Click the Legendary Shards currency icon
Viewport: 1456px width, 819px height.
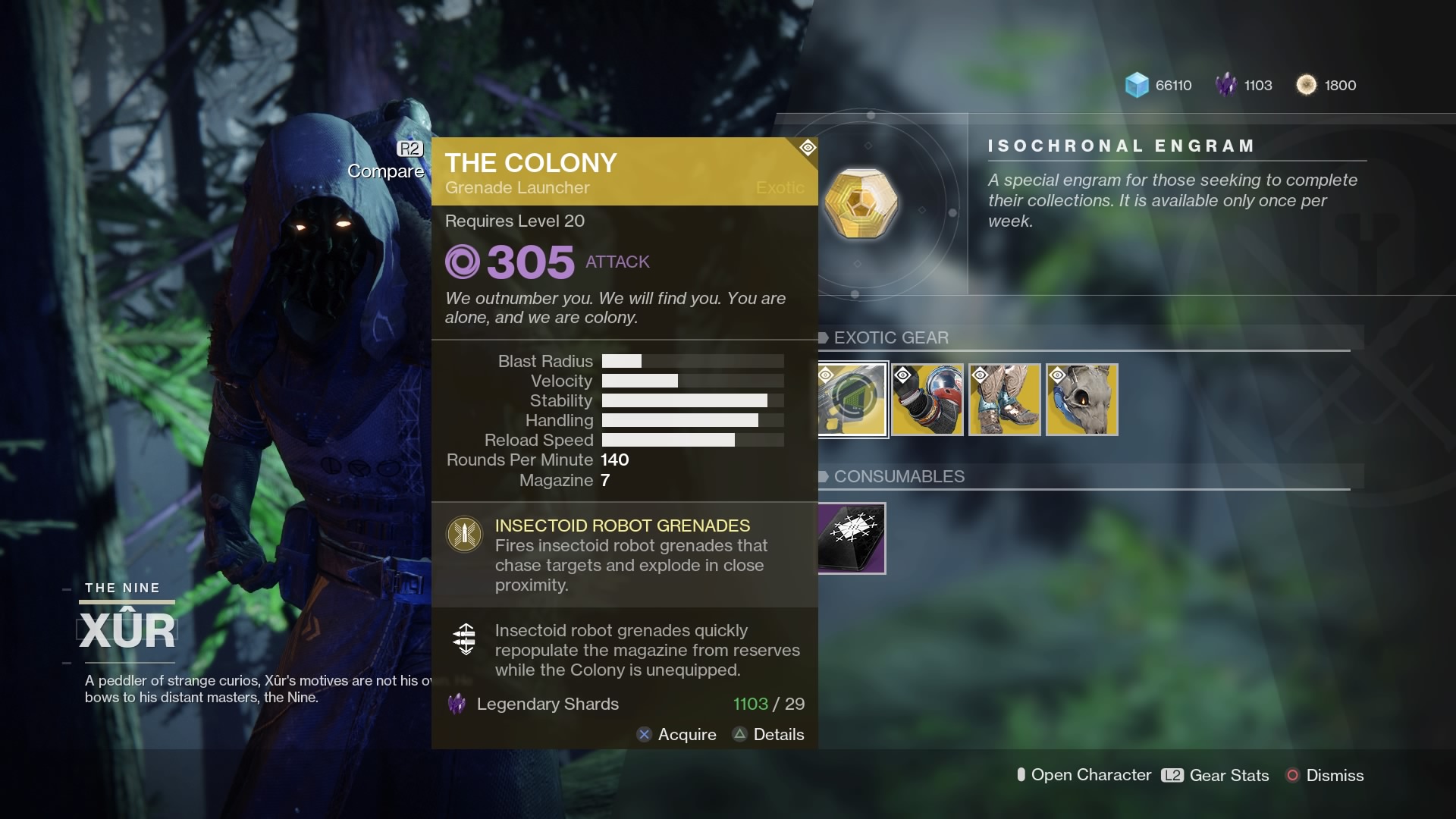click(1226, 85)
